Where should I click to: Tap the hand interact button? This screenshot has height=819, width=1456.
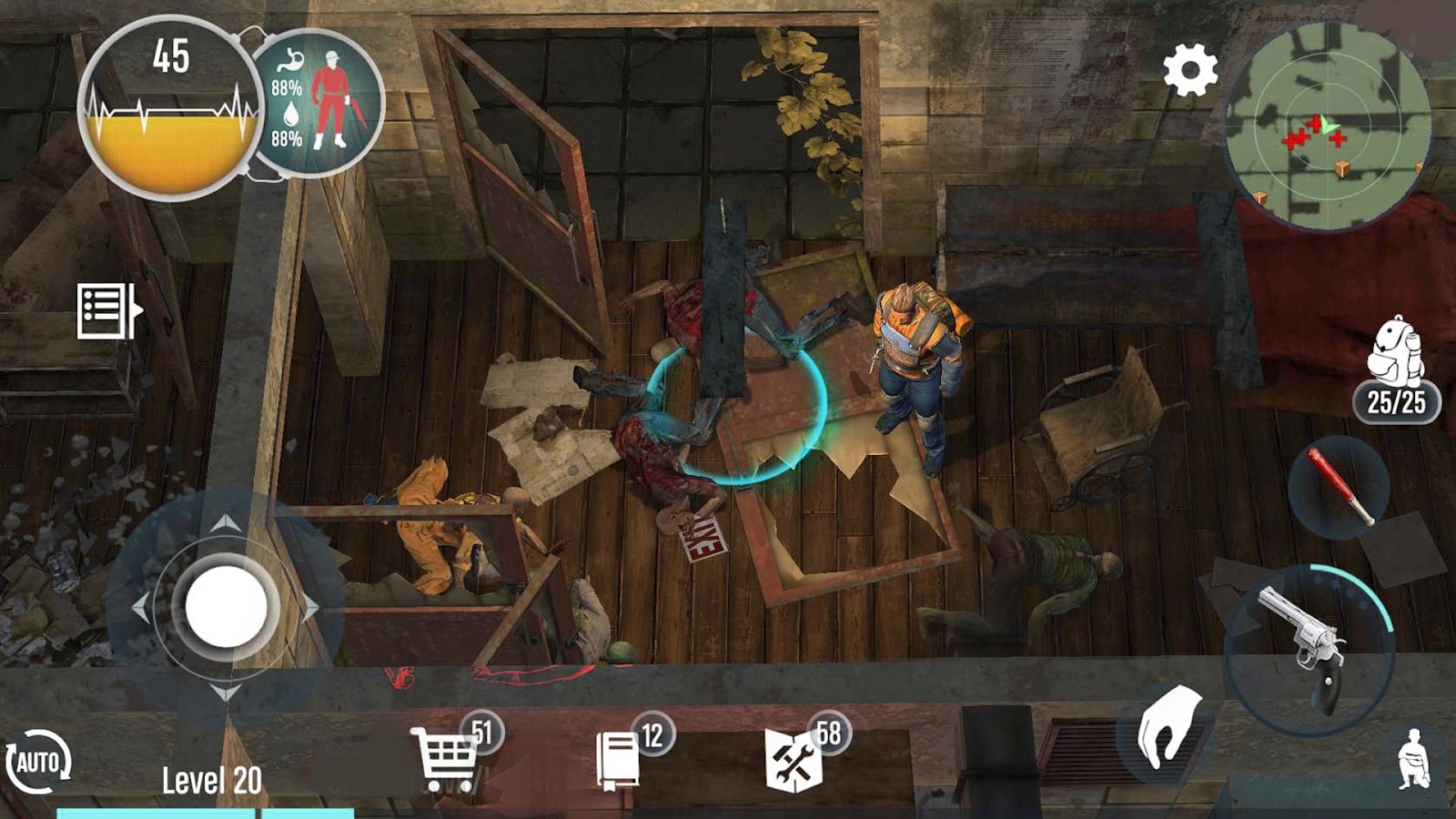point(1168,730)
